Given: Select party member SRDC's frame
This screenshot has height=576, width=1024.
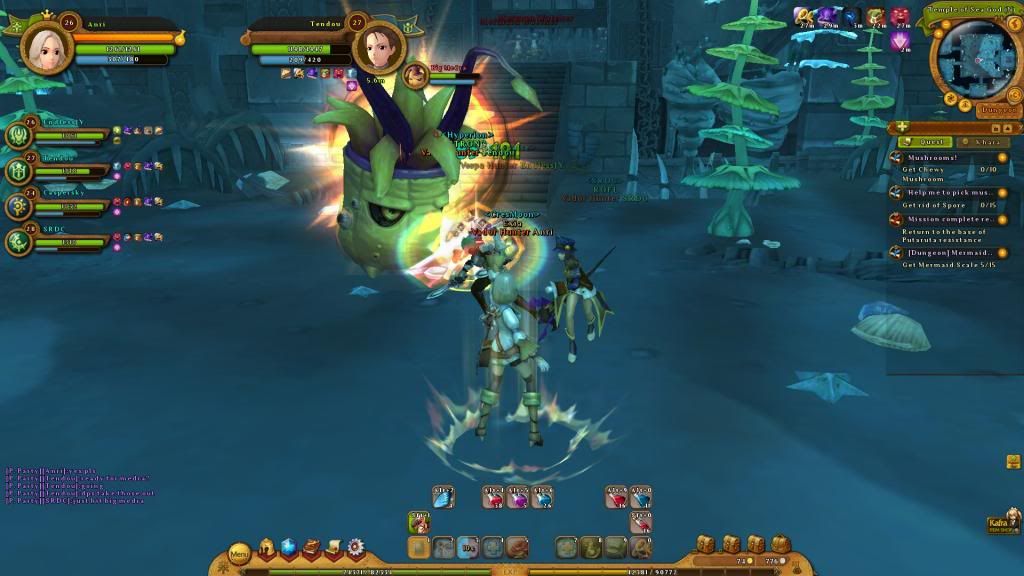Looking at the screenshot, I should click(21, 241).
